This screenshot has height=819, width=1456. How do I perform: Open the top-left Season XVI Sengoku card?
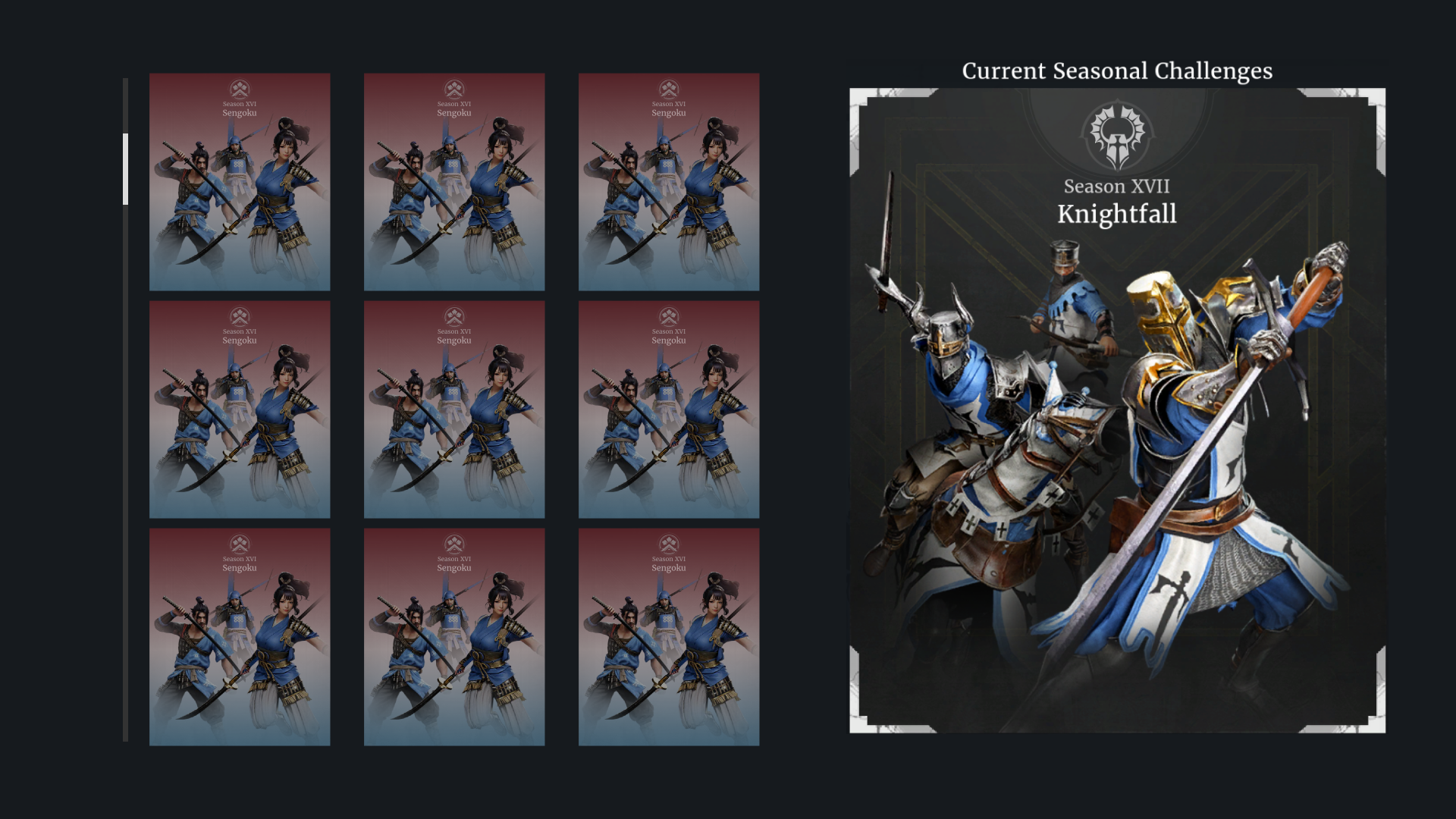[240, 181]
